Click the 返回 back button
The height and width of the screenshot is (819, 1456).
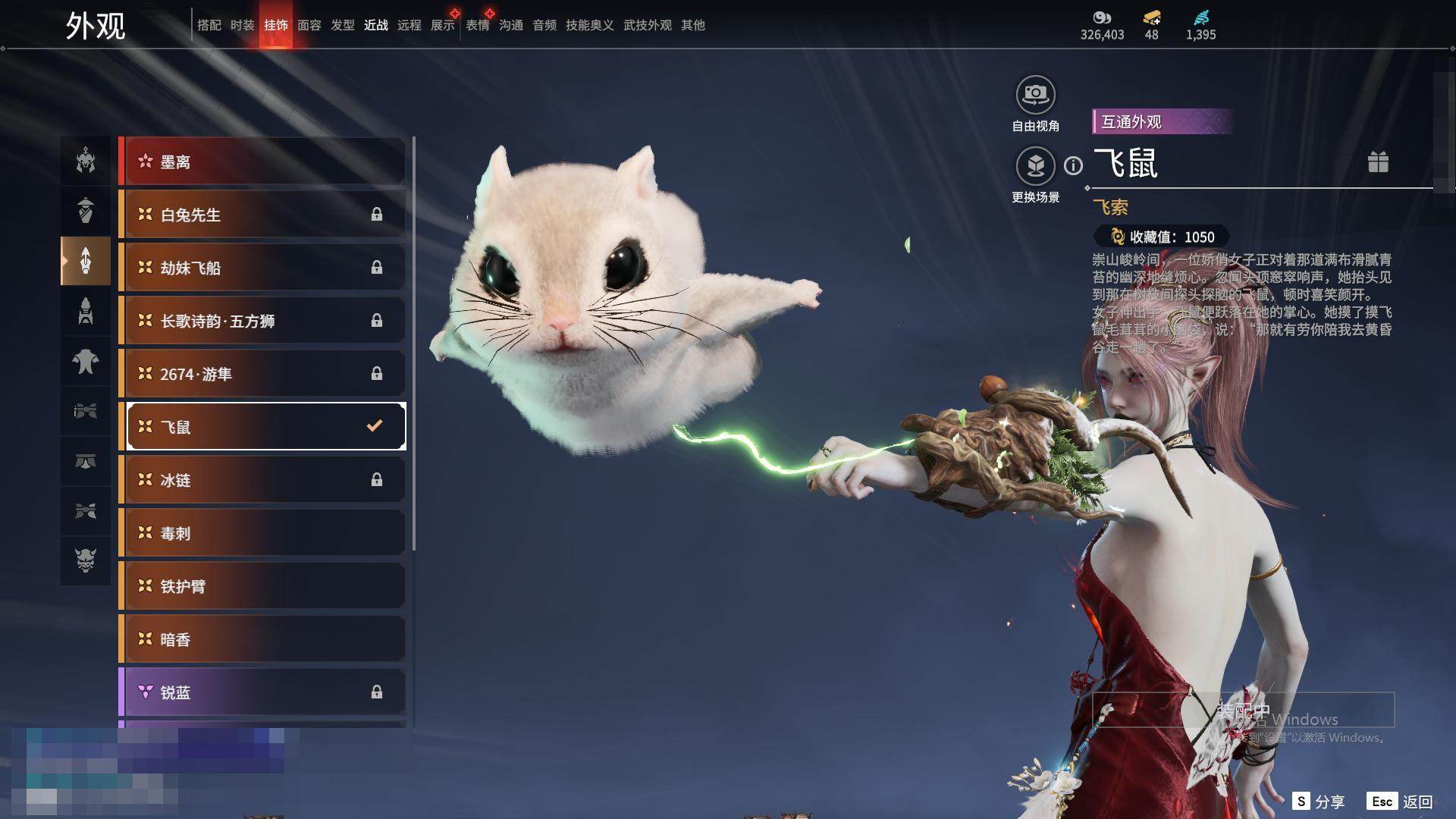pos(1401,802)
